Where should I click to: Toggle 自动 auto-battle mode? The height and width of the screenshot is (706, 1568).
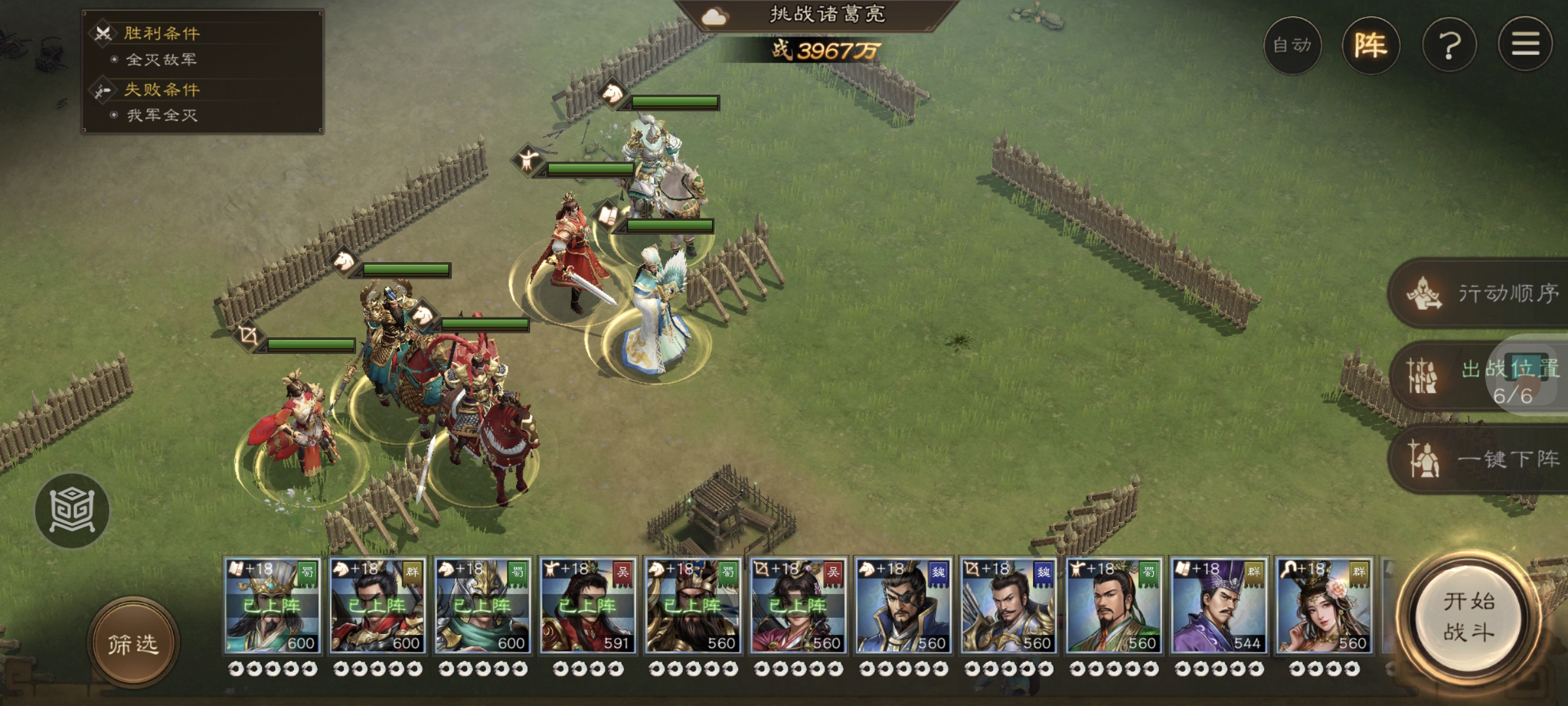[1292, 45]
